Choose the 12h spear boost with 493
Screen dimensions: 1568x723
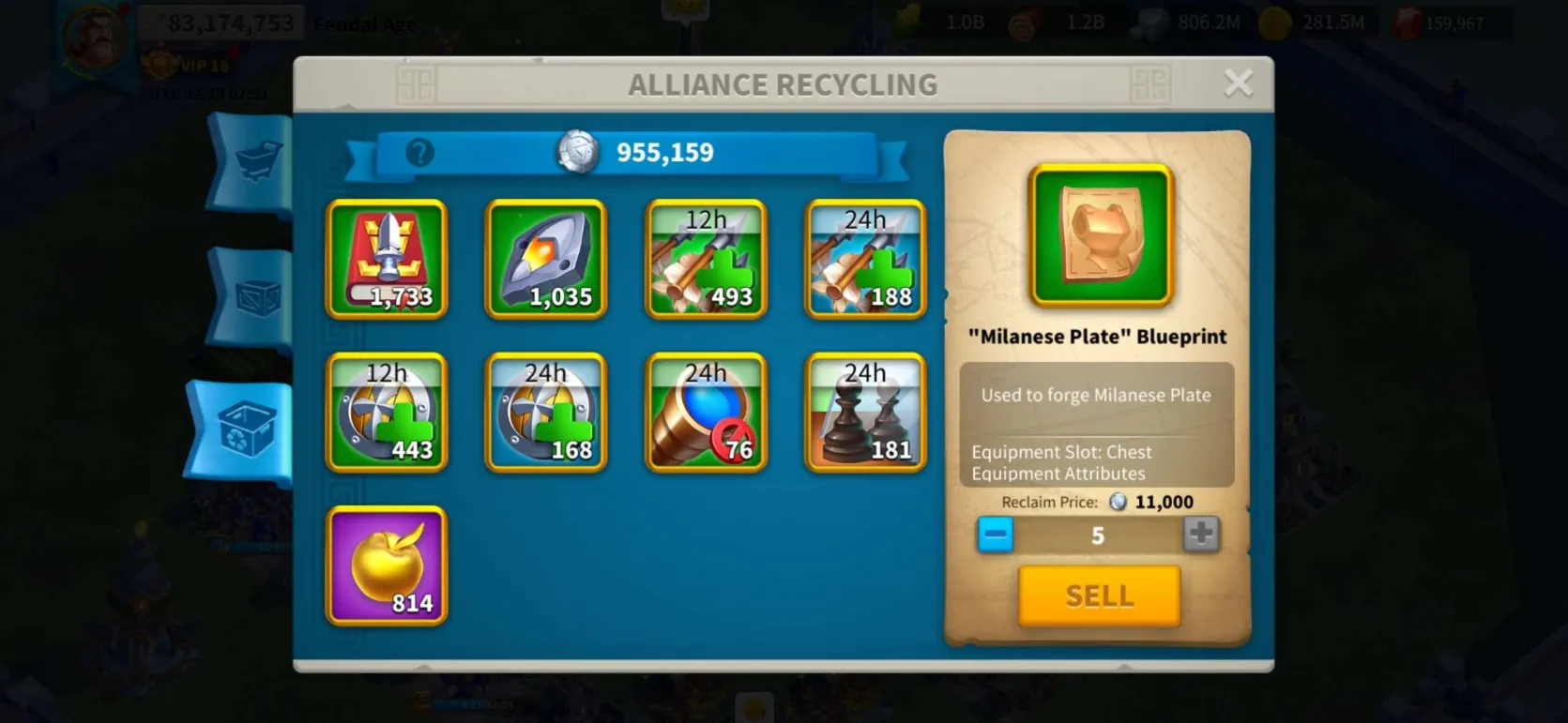706,259
